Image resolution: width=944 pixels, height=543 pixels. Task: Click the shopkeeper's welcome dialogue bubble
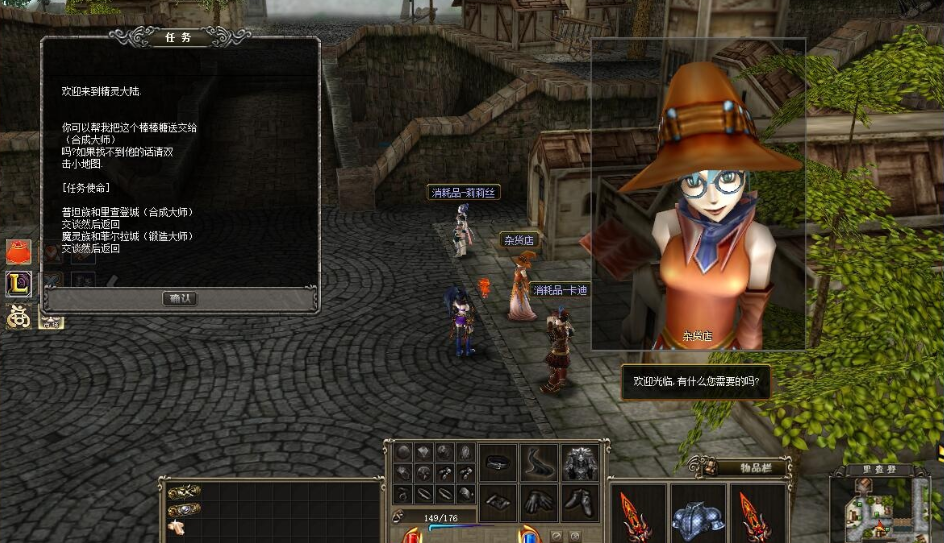coord(696,381)
